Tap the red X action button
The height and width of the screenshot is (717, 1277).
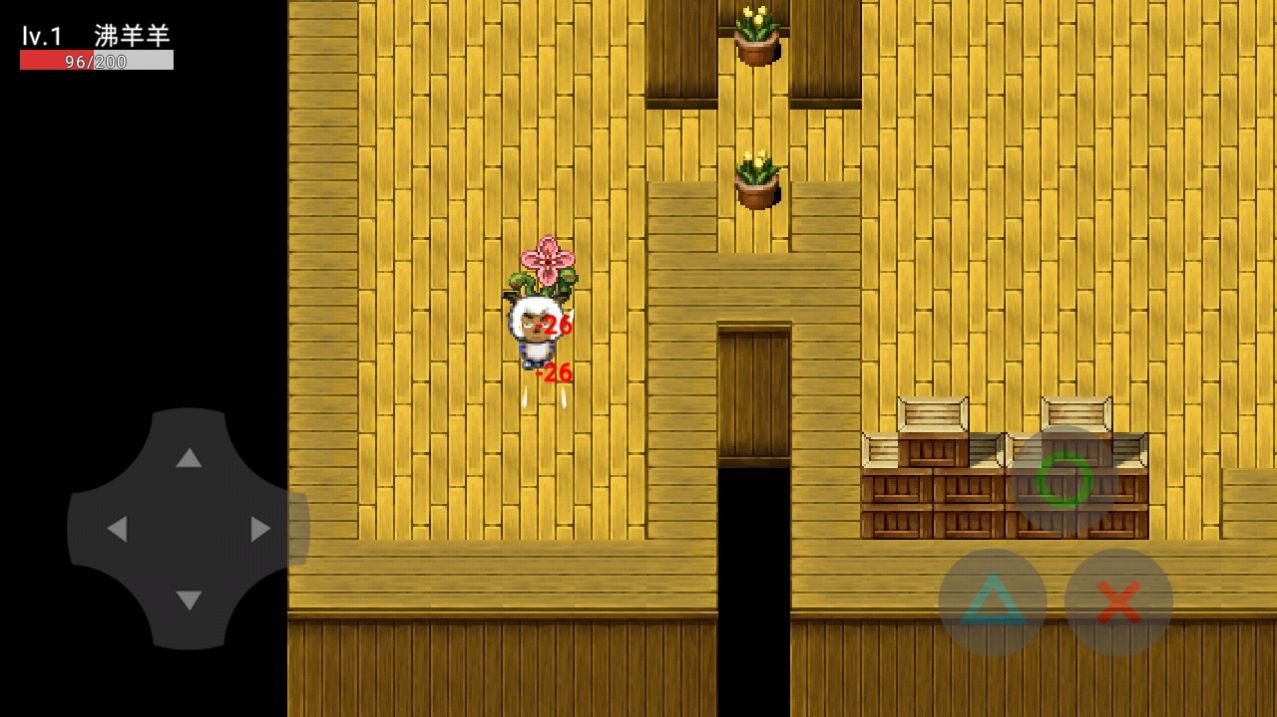1118,602
